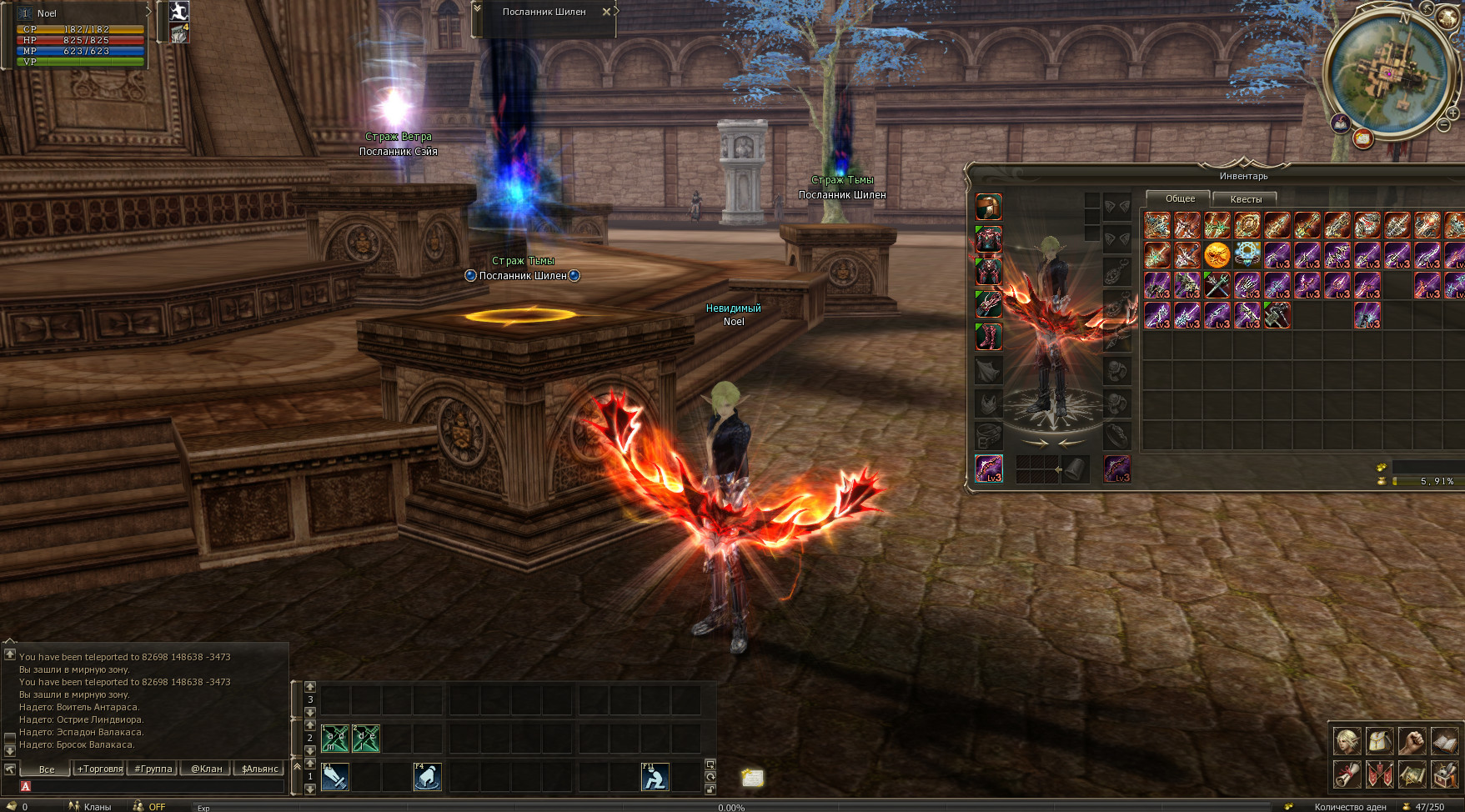The width and height of the screenshot is (1465, 812).
Task: Zoom out the minimap with minus button
Action: coord(1443,126)
